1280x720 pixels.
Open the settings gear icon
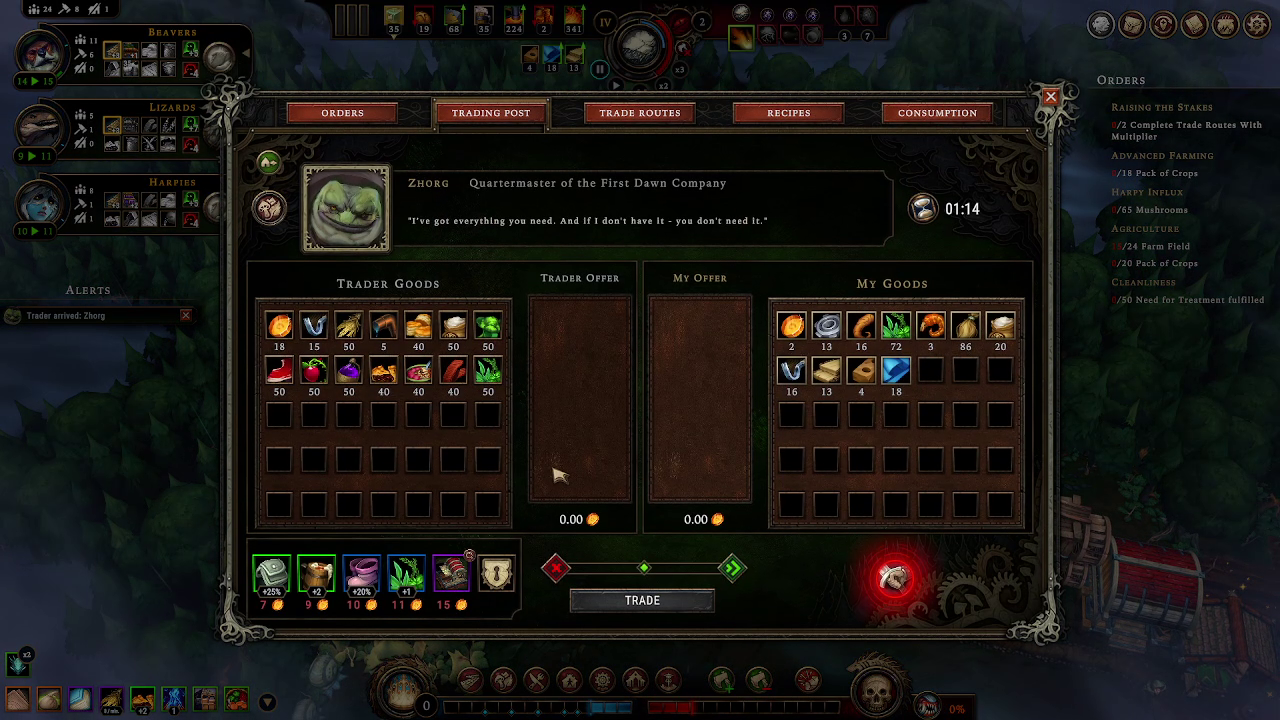pos(1255,25)
